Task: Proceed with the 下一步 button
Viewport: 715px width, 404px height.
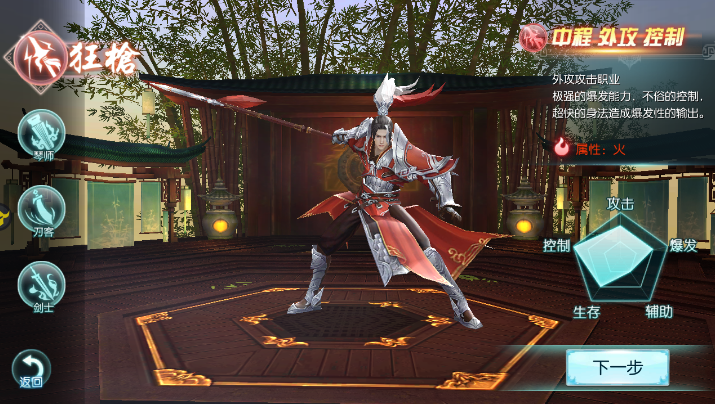Action: coord(616,367)
